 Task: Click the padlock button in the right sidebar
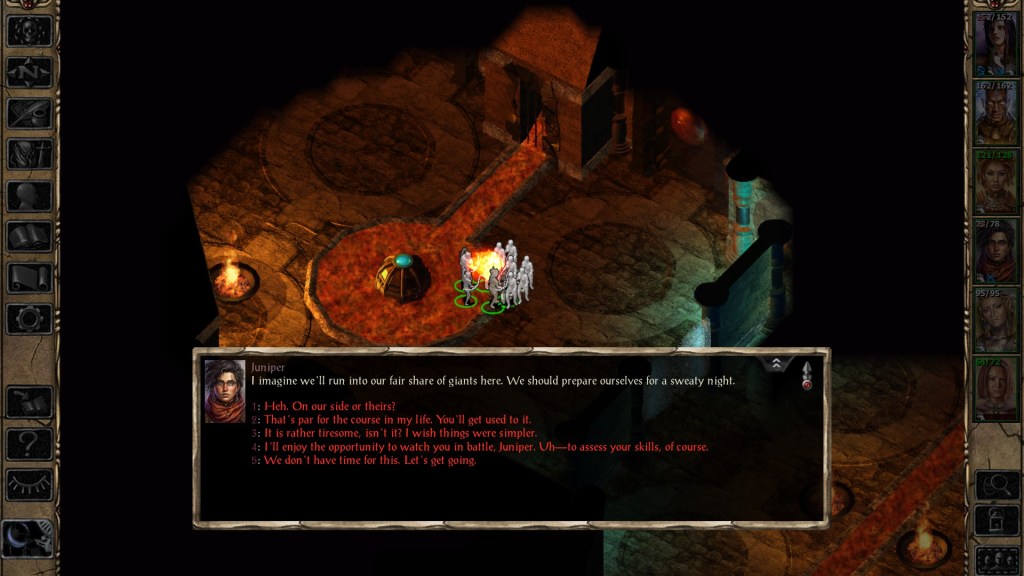pos(995,521)
